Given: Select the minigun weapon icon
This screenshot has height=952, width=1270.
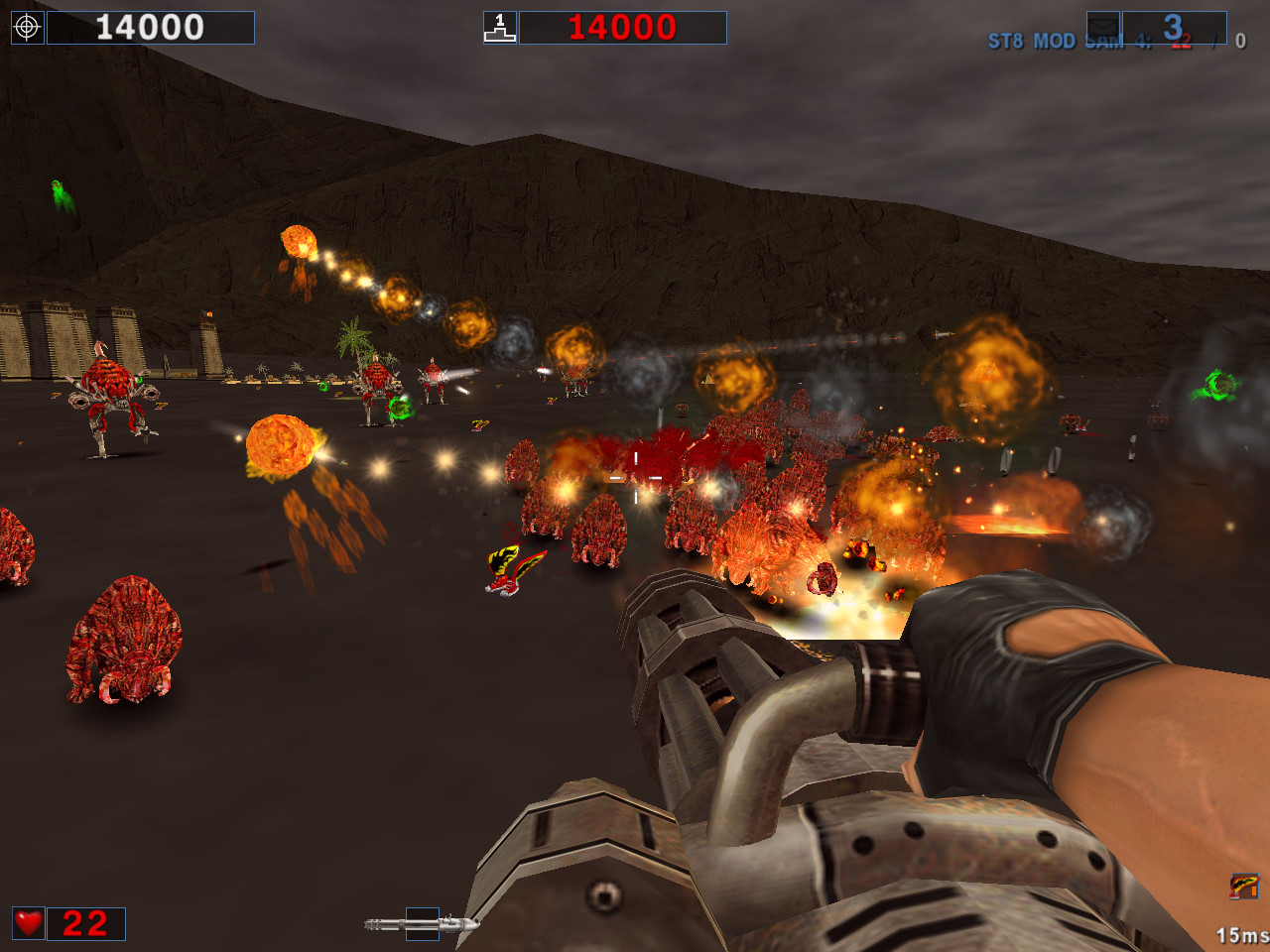Looking at the screenshot, I should (422, 924).
